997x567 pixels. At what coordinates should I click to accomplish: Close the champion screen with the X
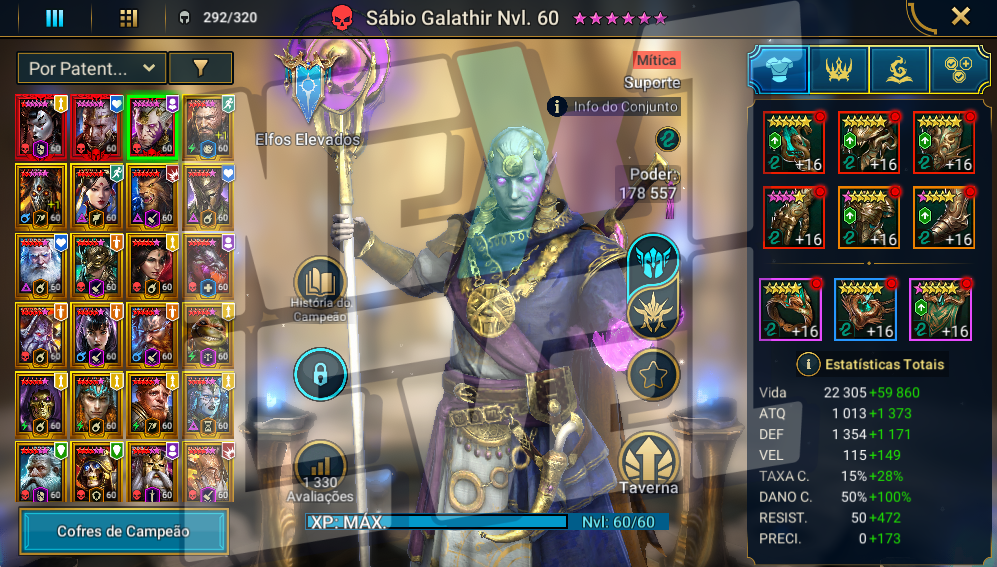click(x=960, y=16)
